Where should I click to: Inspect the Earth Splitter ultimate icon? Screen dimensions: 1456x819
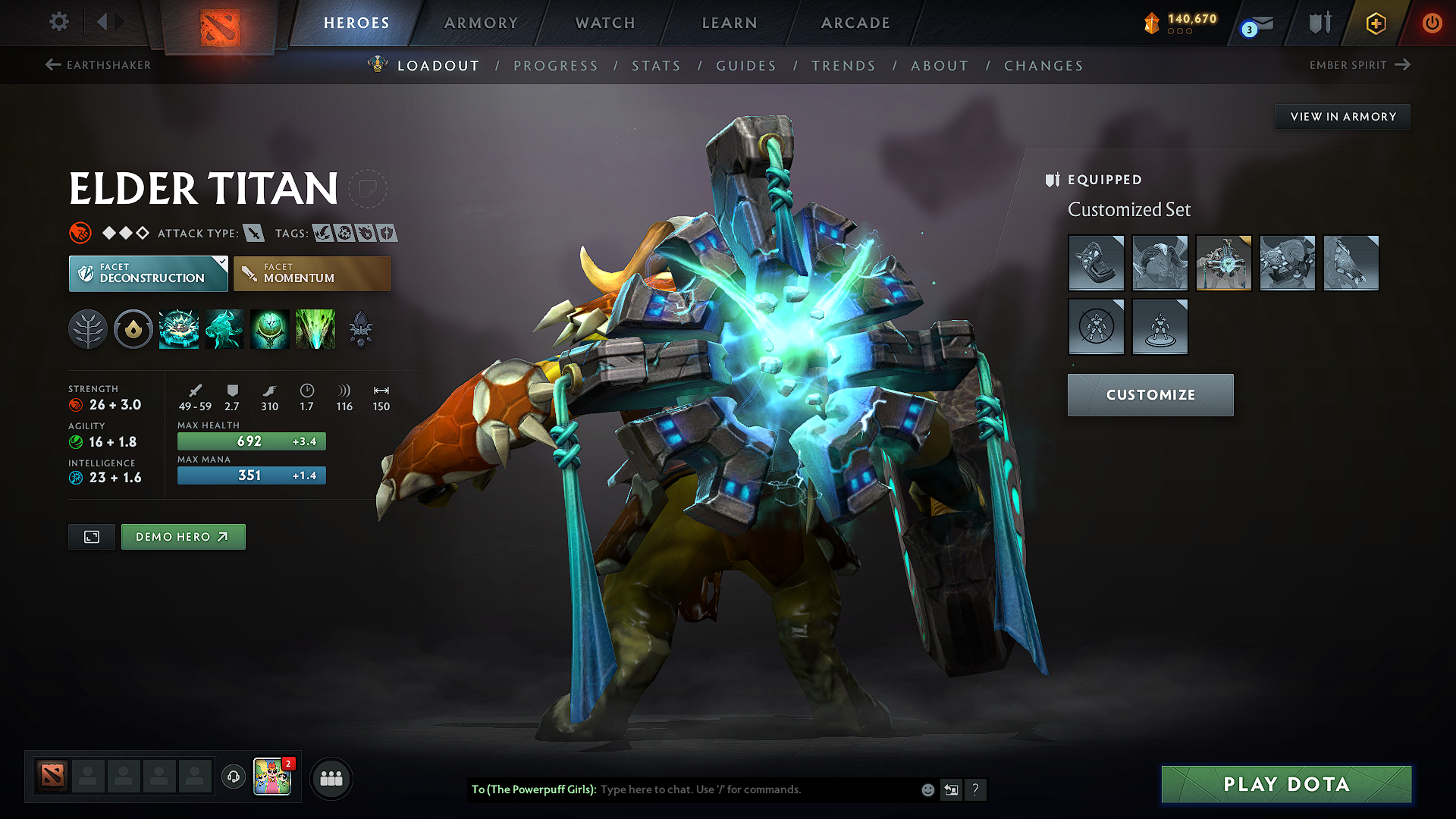click(315, 329)
